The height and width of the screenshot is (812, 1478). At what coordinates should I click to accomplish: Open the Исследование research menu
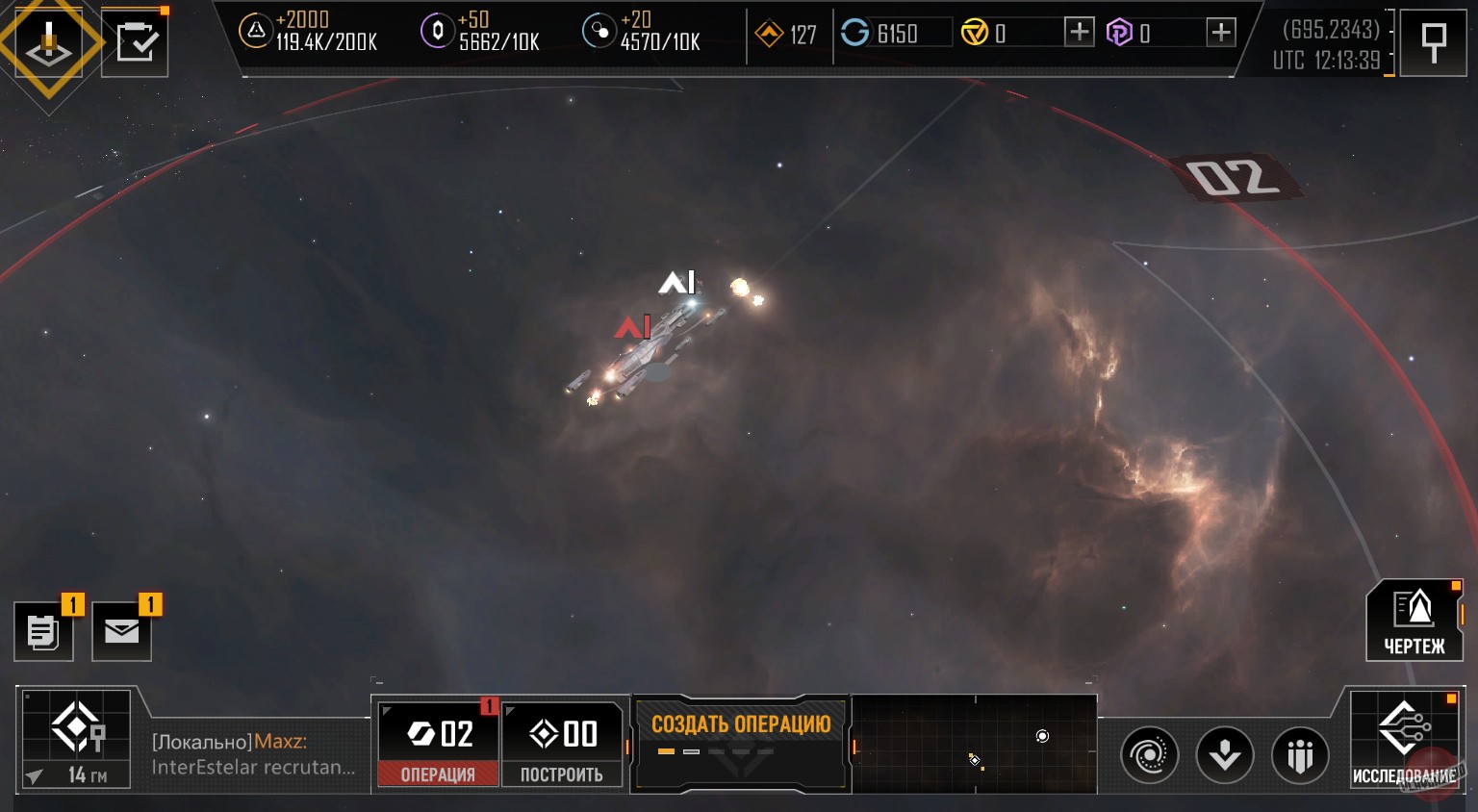pyautogui.click(x=1404, y=741)
